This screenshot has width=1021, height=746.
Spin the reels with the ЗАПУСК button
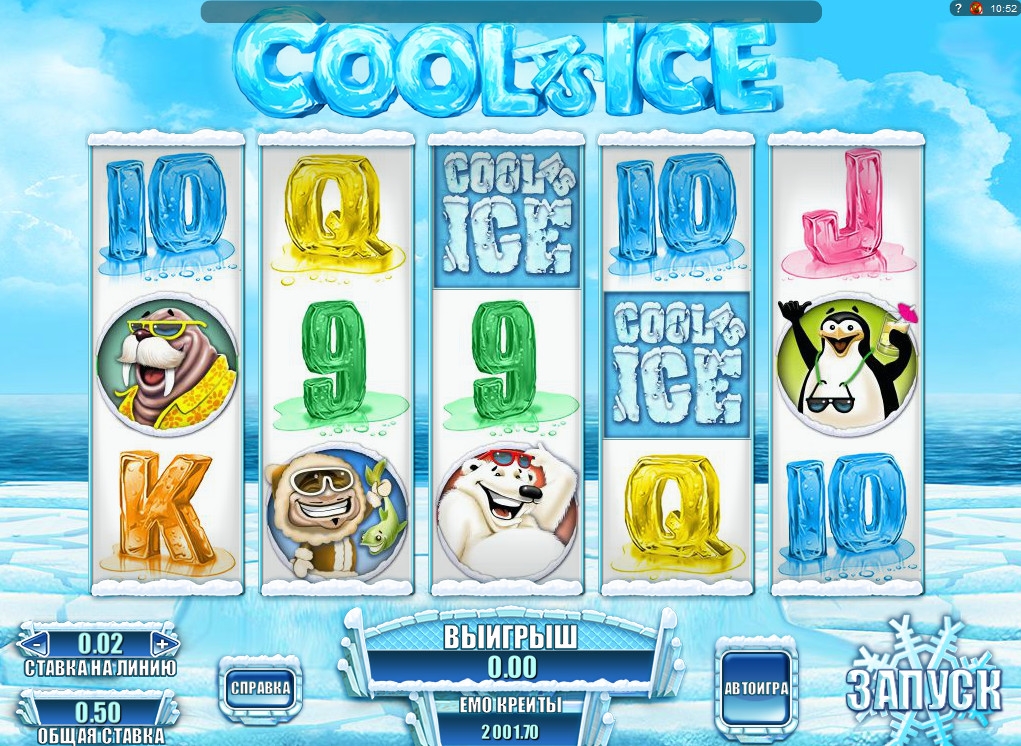coord(922,687)
